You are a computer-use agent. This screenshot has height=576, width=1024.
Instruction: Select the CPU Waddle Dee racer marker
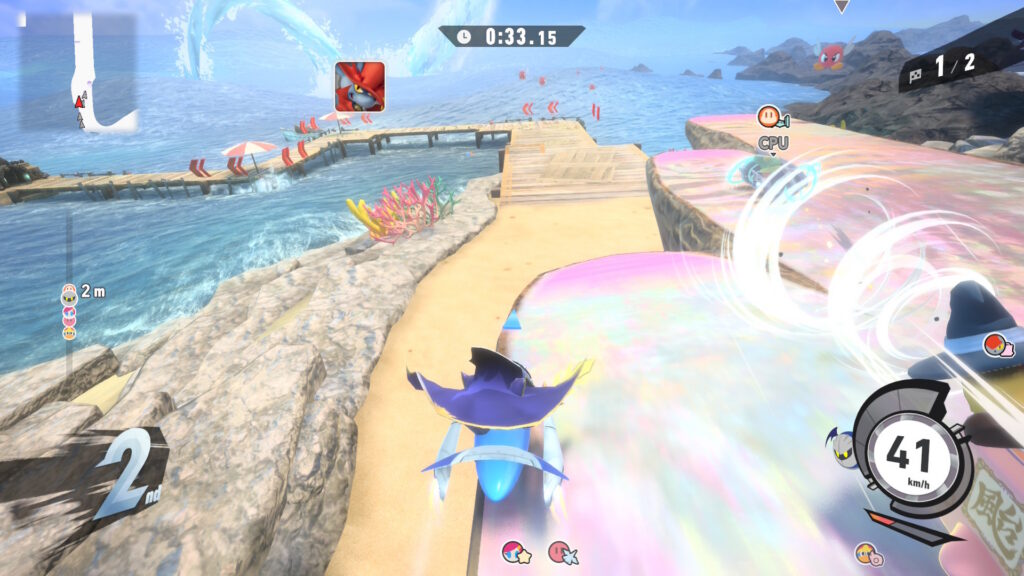click(772, 119)
